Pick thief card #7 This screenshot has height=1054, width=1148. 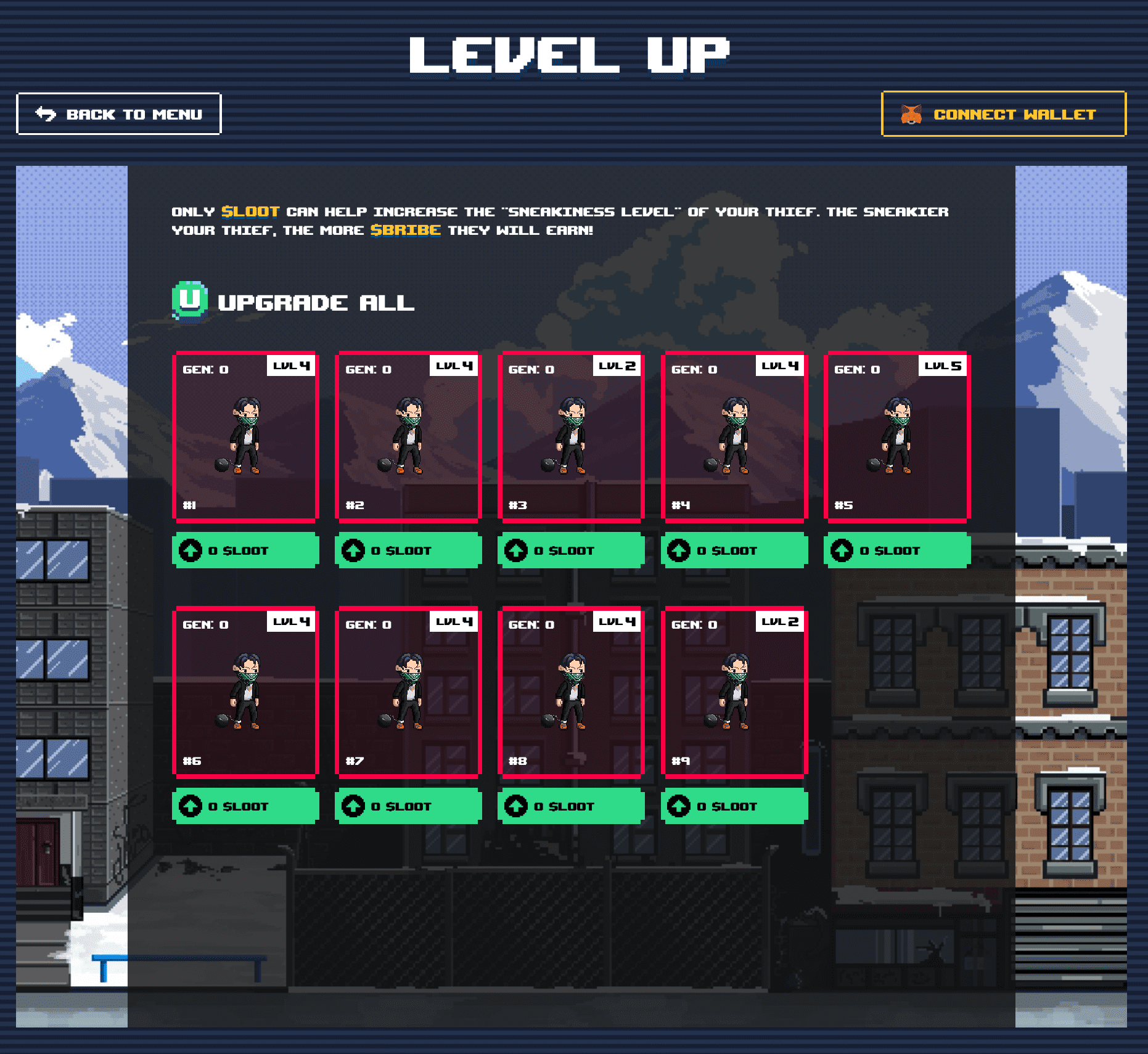coord(408,692)
